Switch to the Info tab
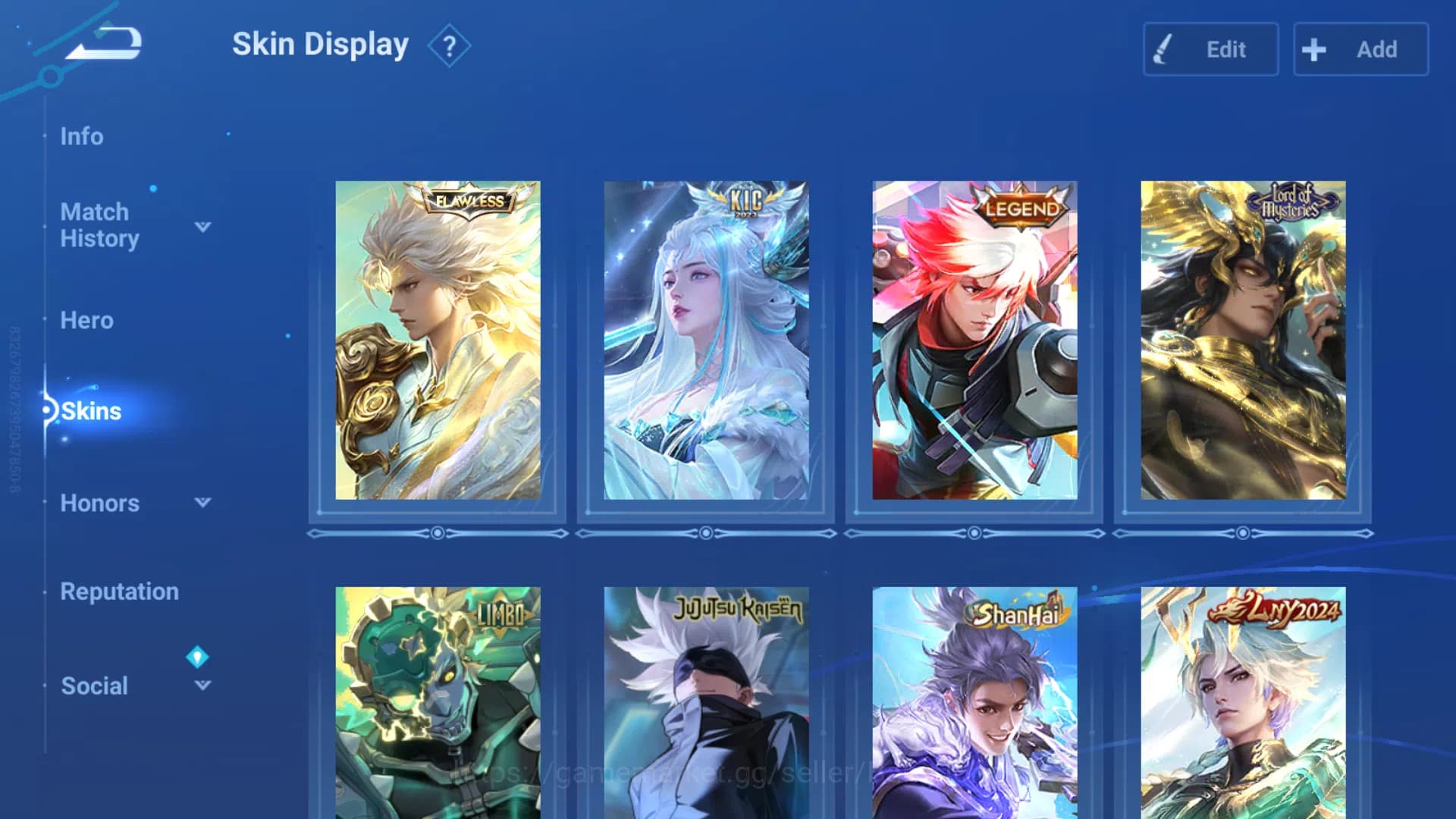The width and height of the screenshot is (1456, 819). pos(83,136)
